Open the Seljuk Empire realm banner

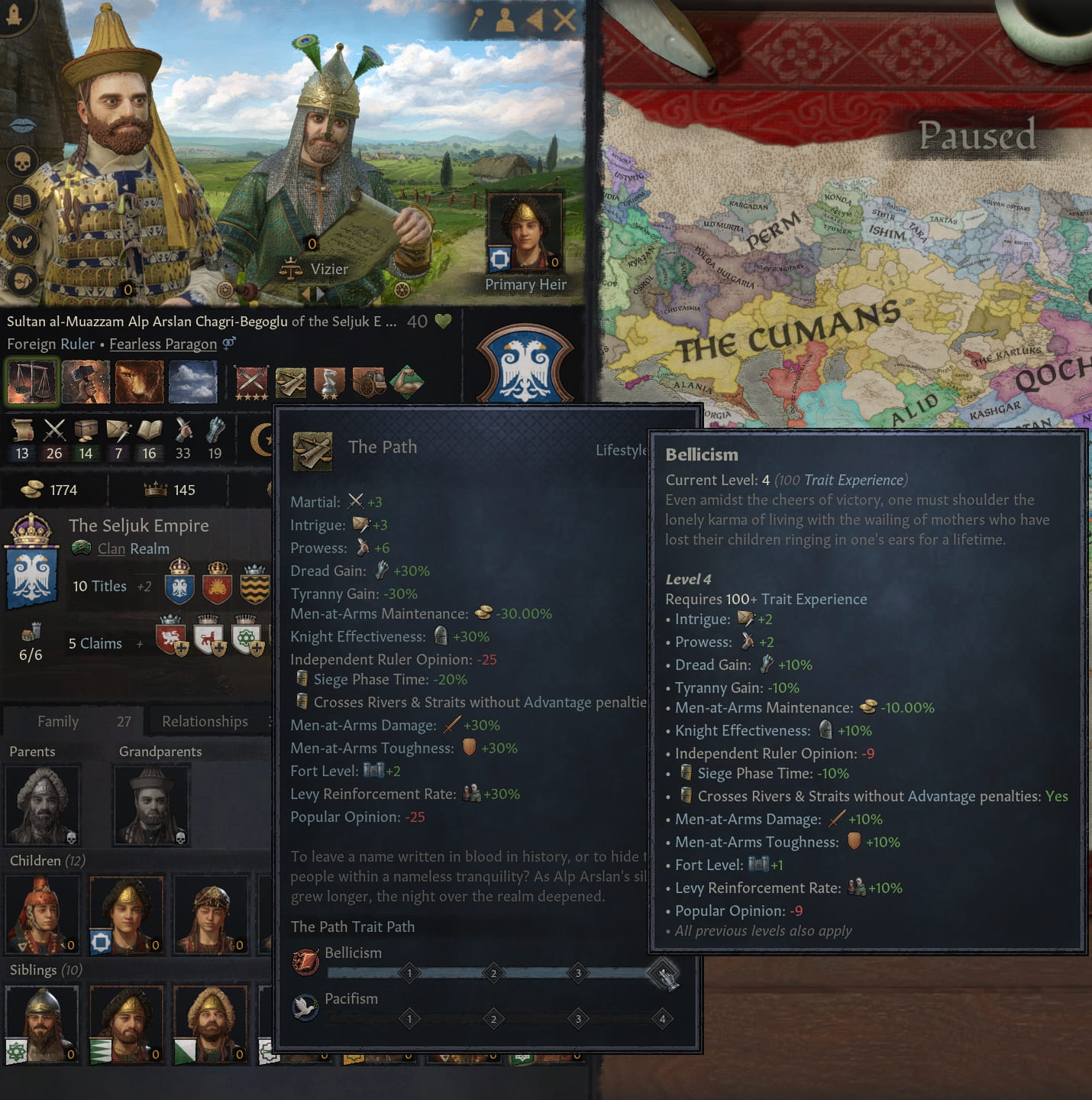tap(32, 563)
